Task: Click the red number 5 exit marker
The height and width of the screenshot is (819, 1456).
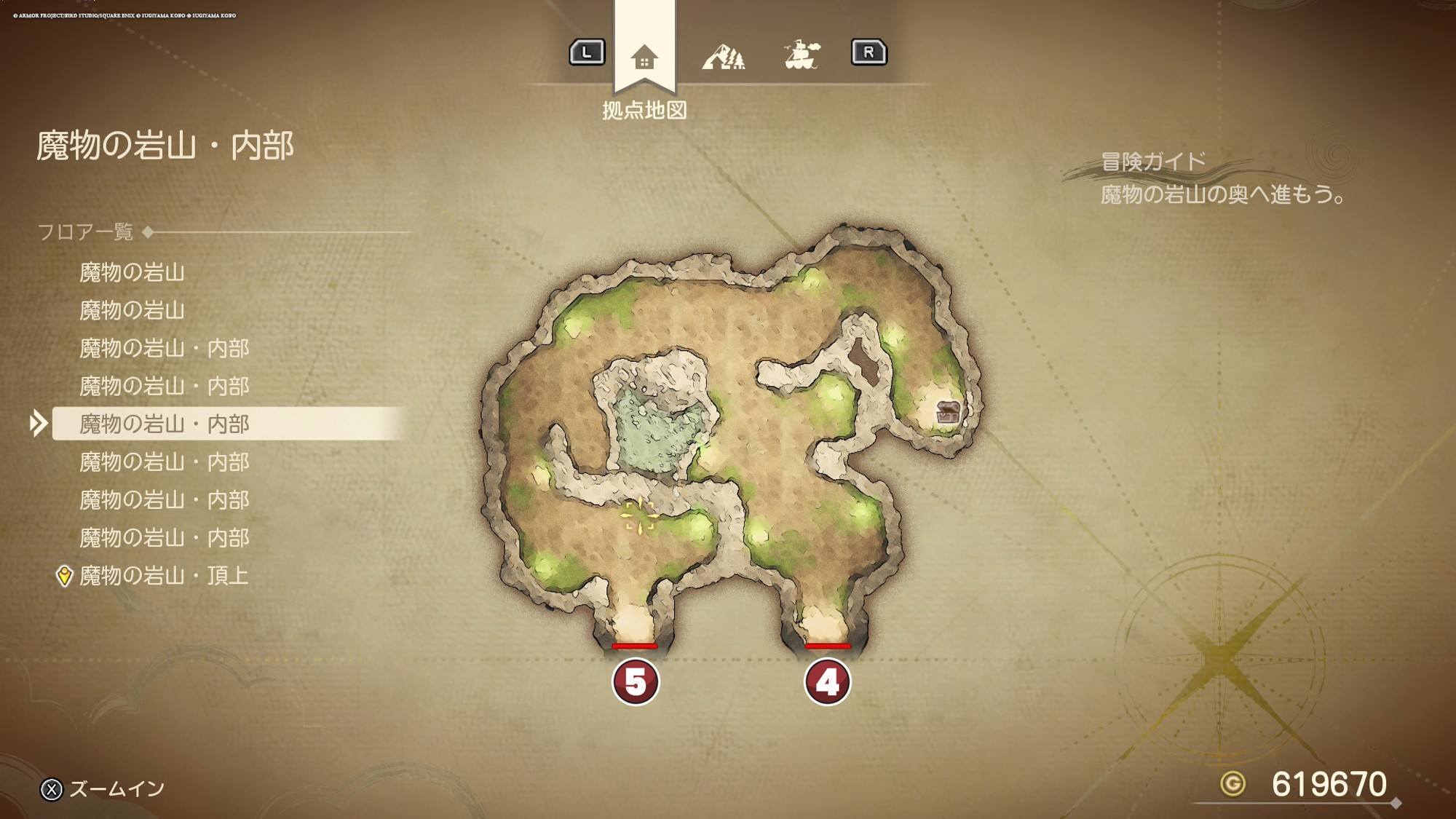Action: 636,682
